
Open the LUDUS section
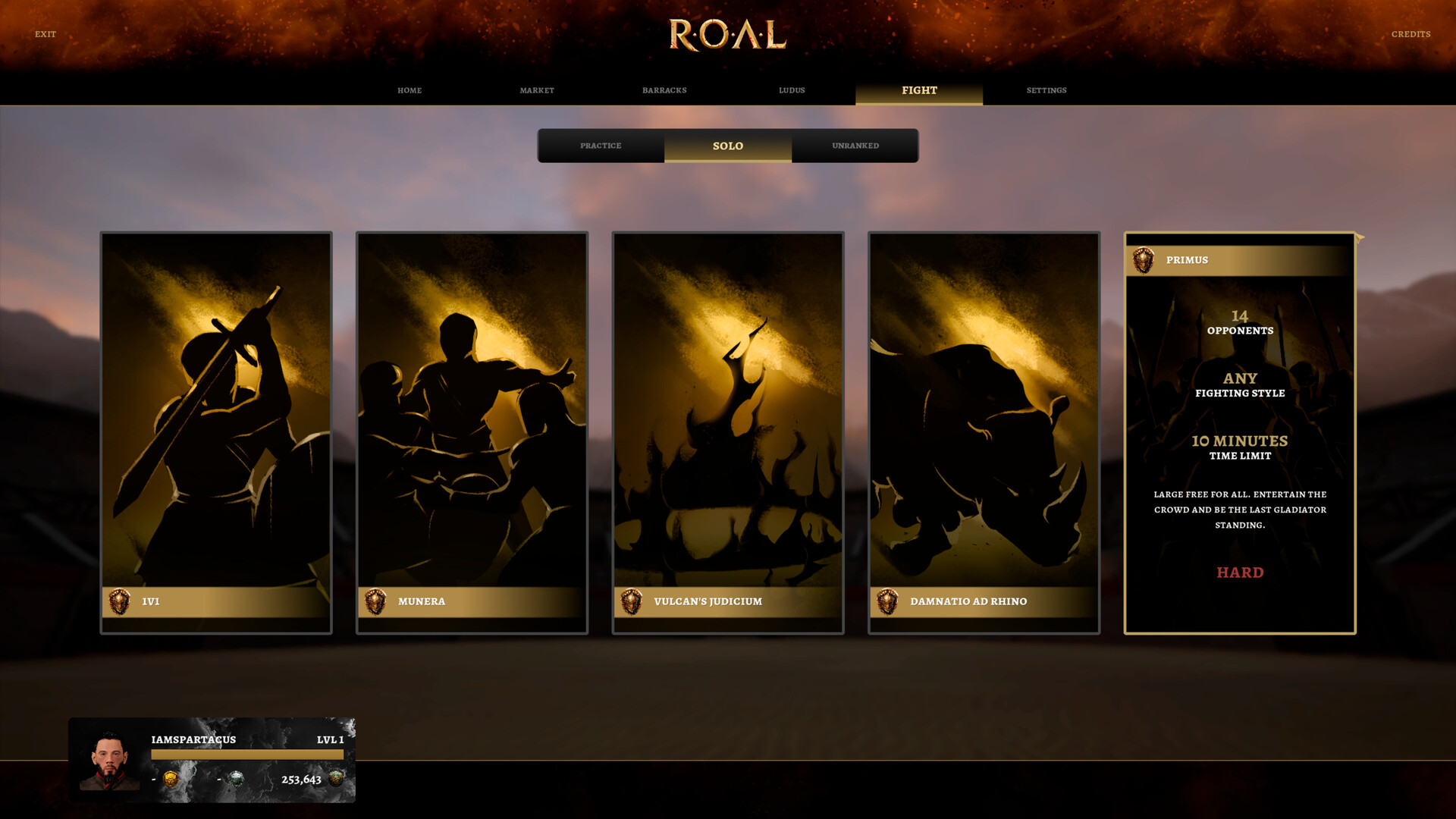pyautogui.click(x=792, y=90)
